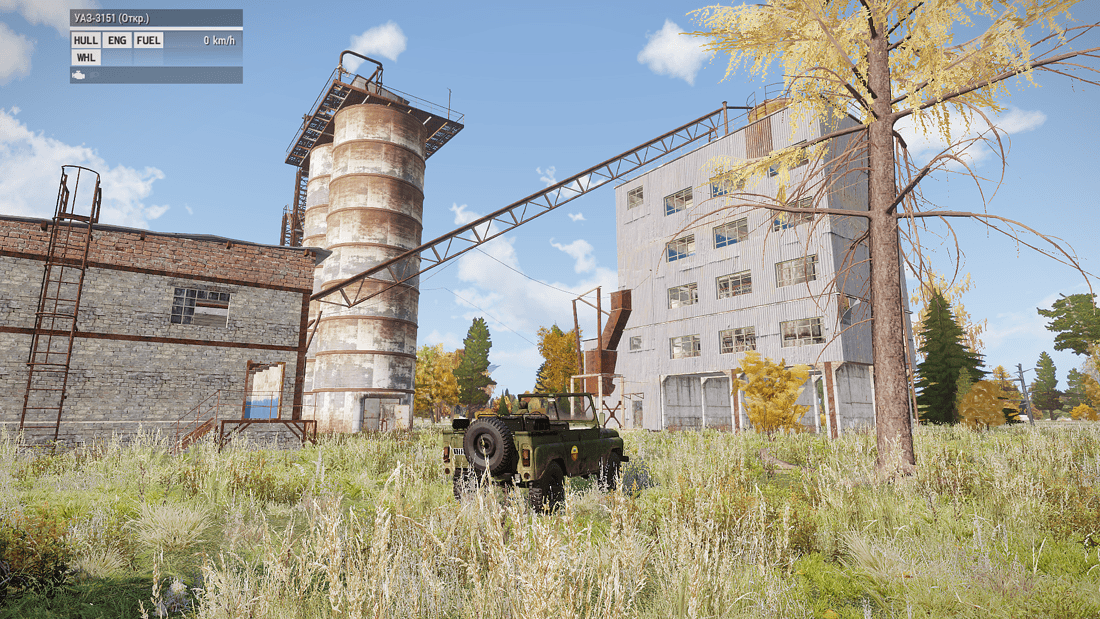Select the WHL wheel status indicator
Image resolution: width=1100 pixels, height=619 pixels.
(85, 57)
